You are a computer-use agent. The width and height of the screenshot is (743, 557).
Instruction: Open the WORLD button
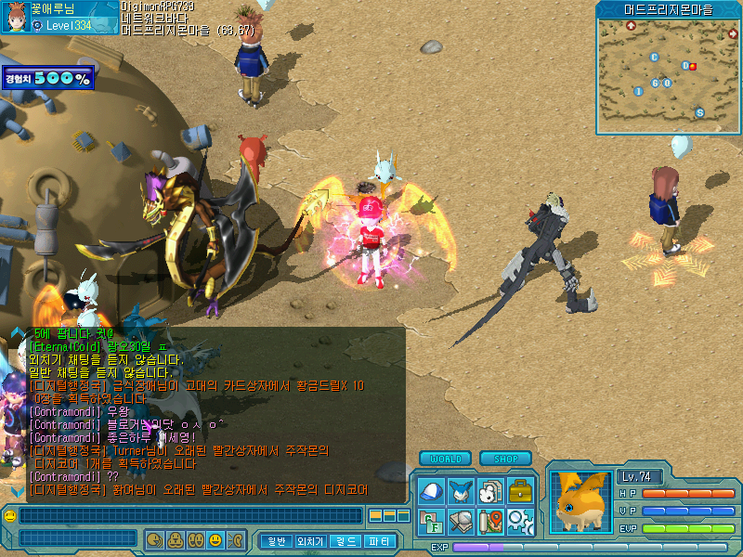coord(445,459)
